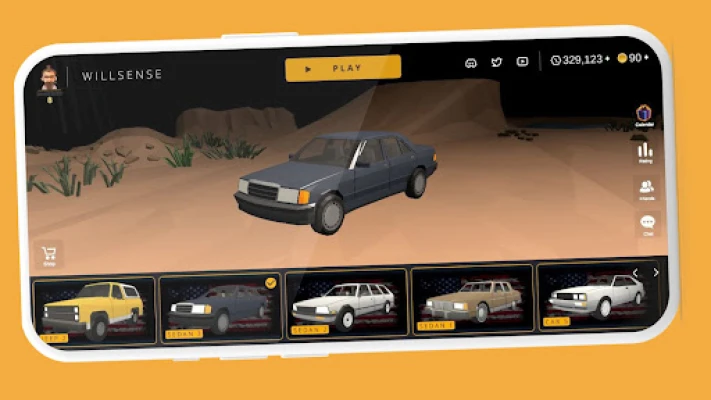
Task: Choose the white station wagon card
Action: (x=346, y=301)
